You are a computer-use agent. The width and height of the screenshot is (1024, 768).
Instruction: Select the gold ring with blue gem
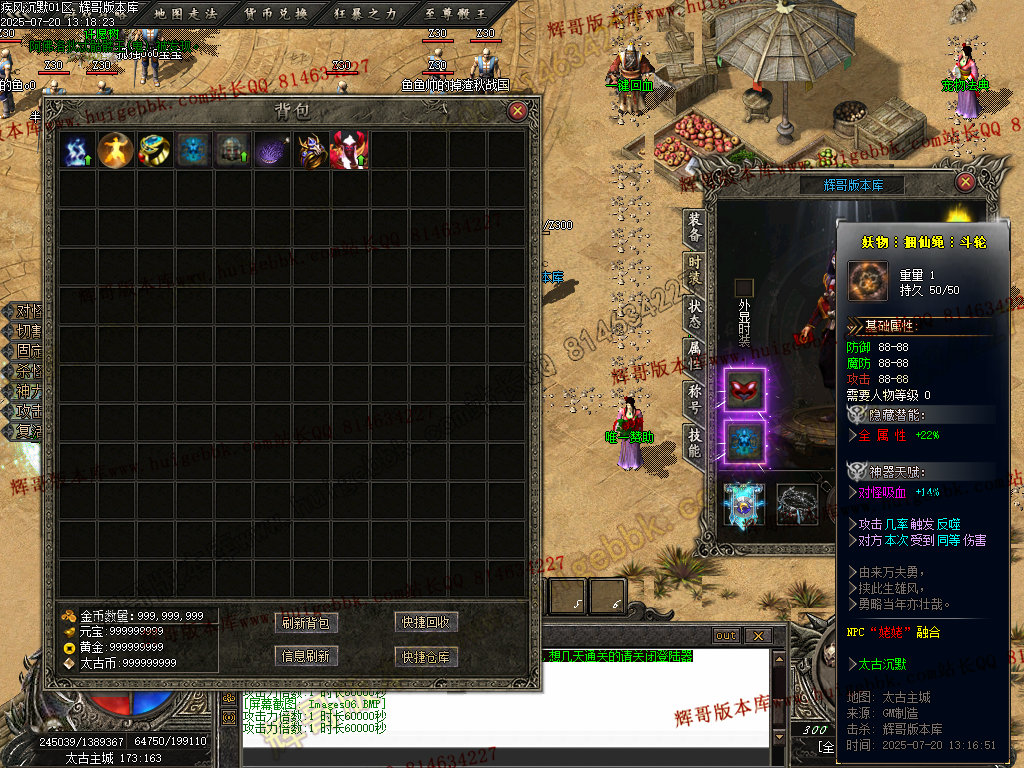(154, 150)
